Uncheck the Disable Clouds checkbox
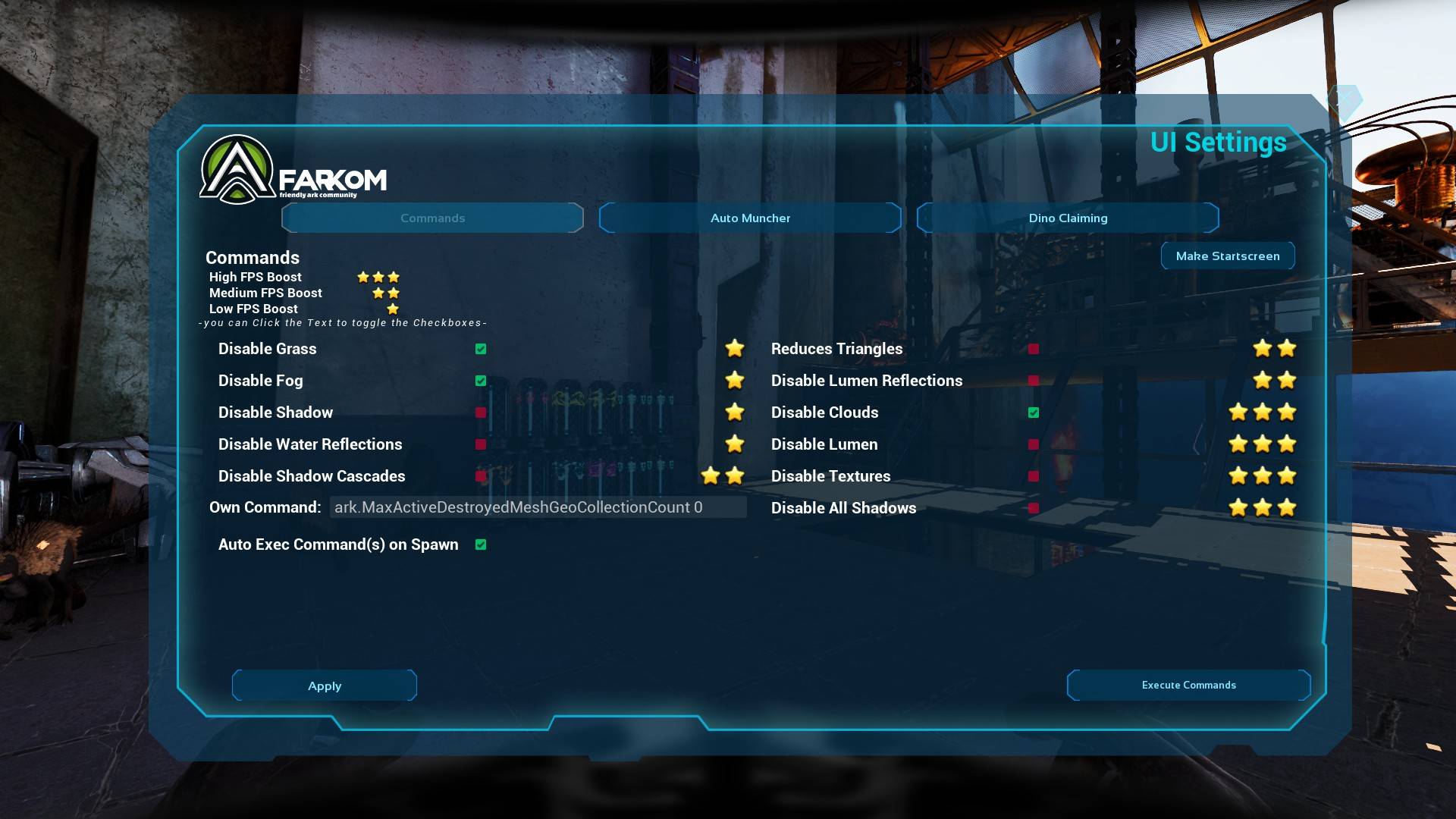The image size is (1456, 819). (1034, 413)
